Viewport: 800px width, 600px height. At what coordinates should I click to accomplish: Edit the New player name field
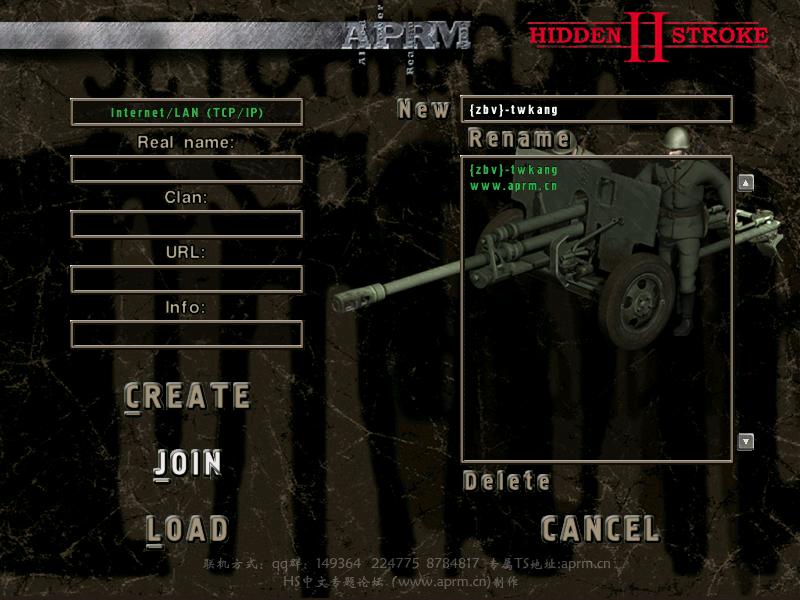point(597,109)
